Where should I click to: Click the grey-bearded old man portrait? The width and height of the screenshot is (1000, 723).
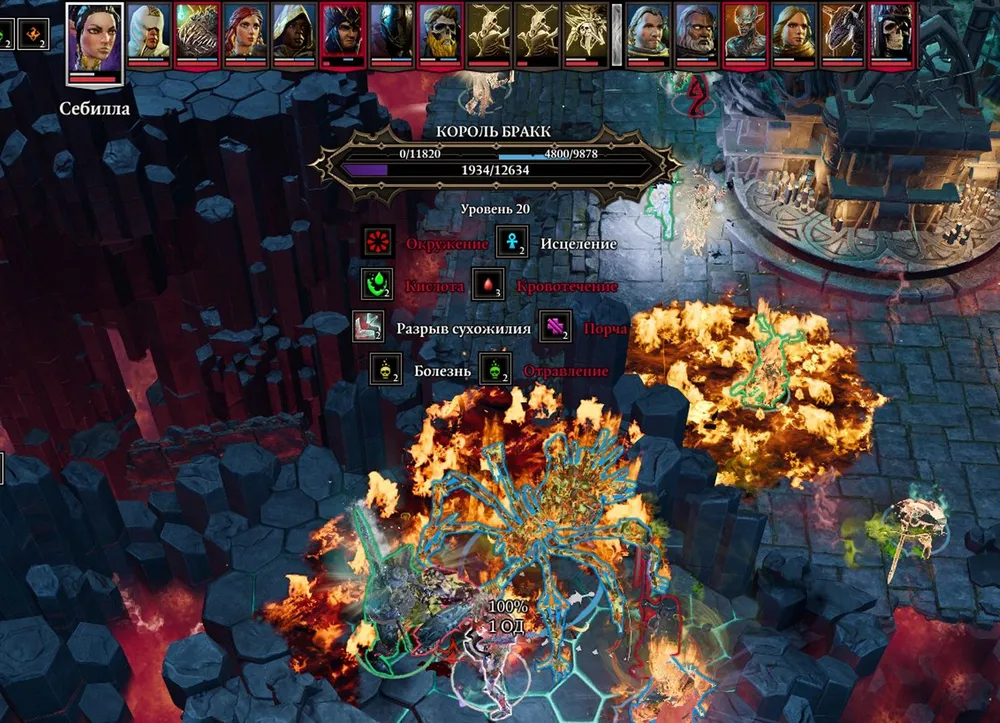click(696, 32)
